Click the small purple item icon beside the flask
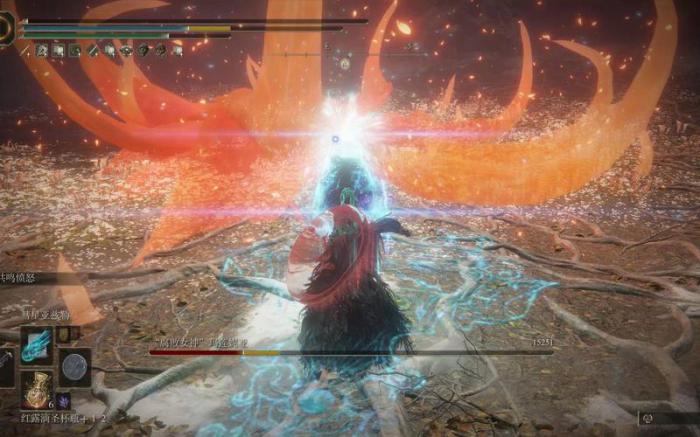Image resolution: width=700 pixels, height=437 pixels. (65, 399)
